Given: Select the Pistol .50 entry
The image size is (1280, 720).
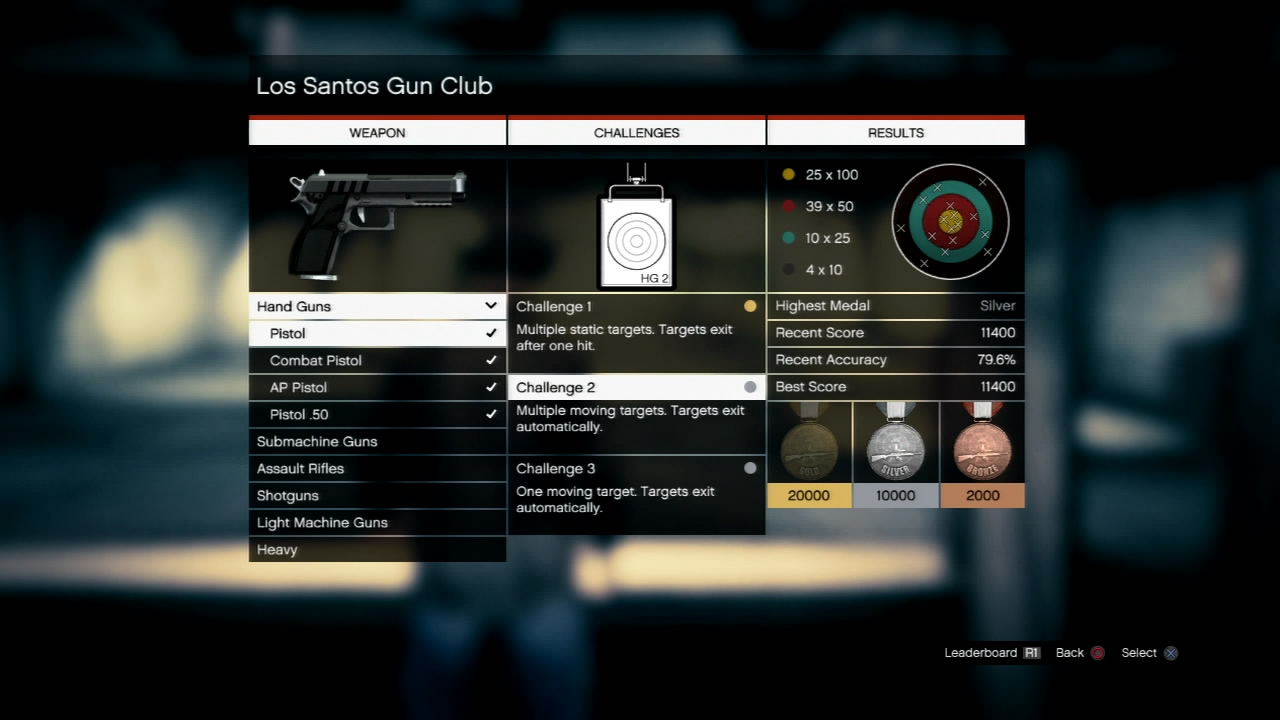Looking at the screenshot, I should point(377,414).
